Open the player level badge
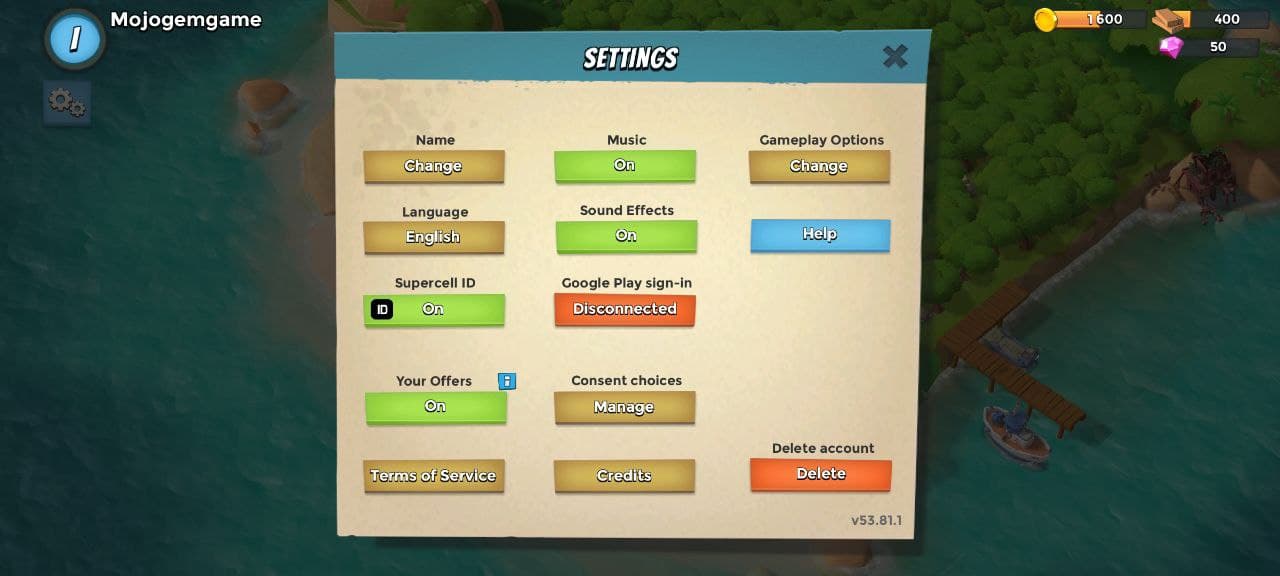1280x576 pixels. tap(75, 39)
